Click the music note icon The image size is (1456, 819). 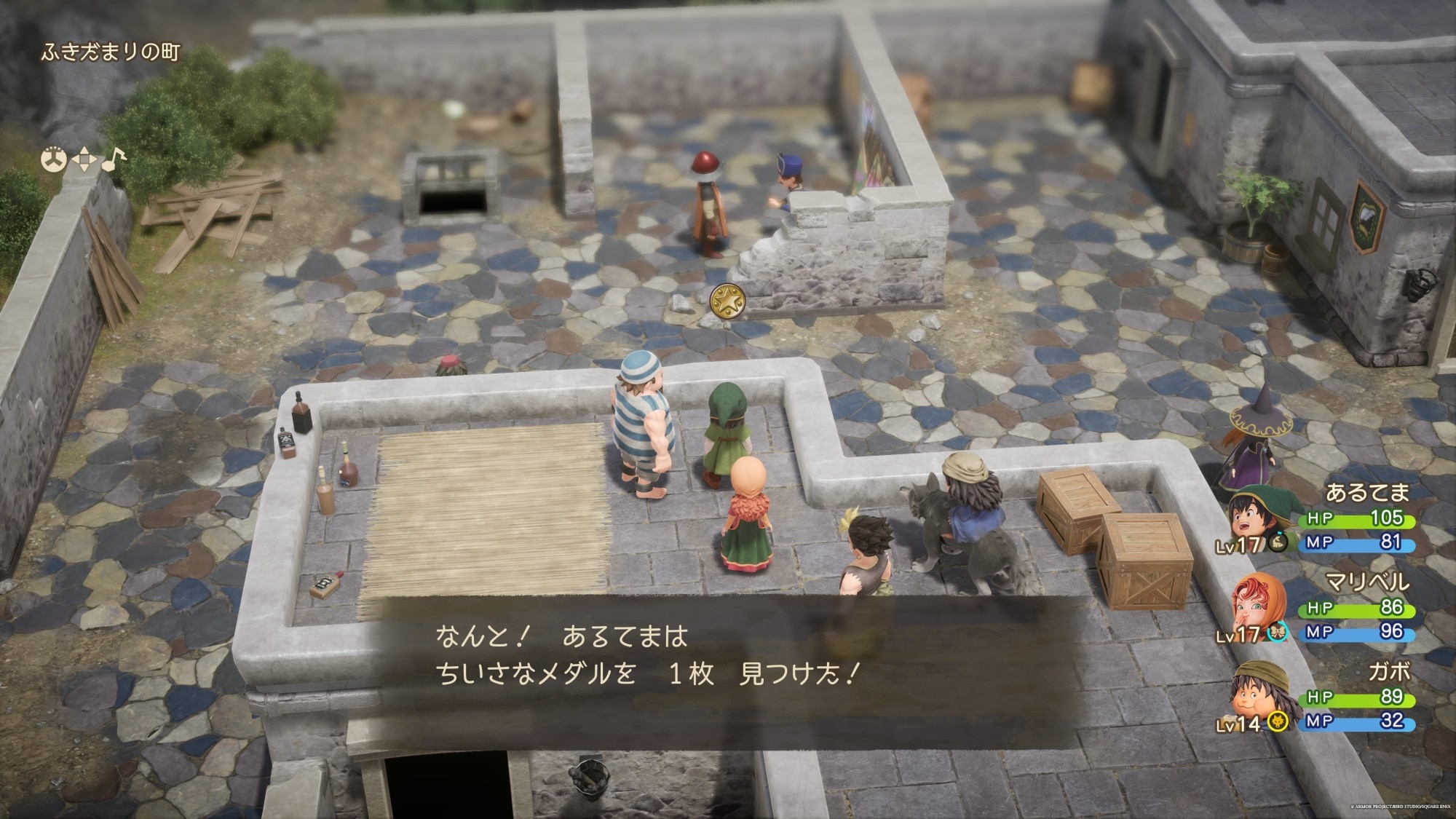click(113, 159)
